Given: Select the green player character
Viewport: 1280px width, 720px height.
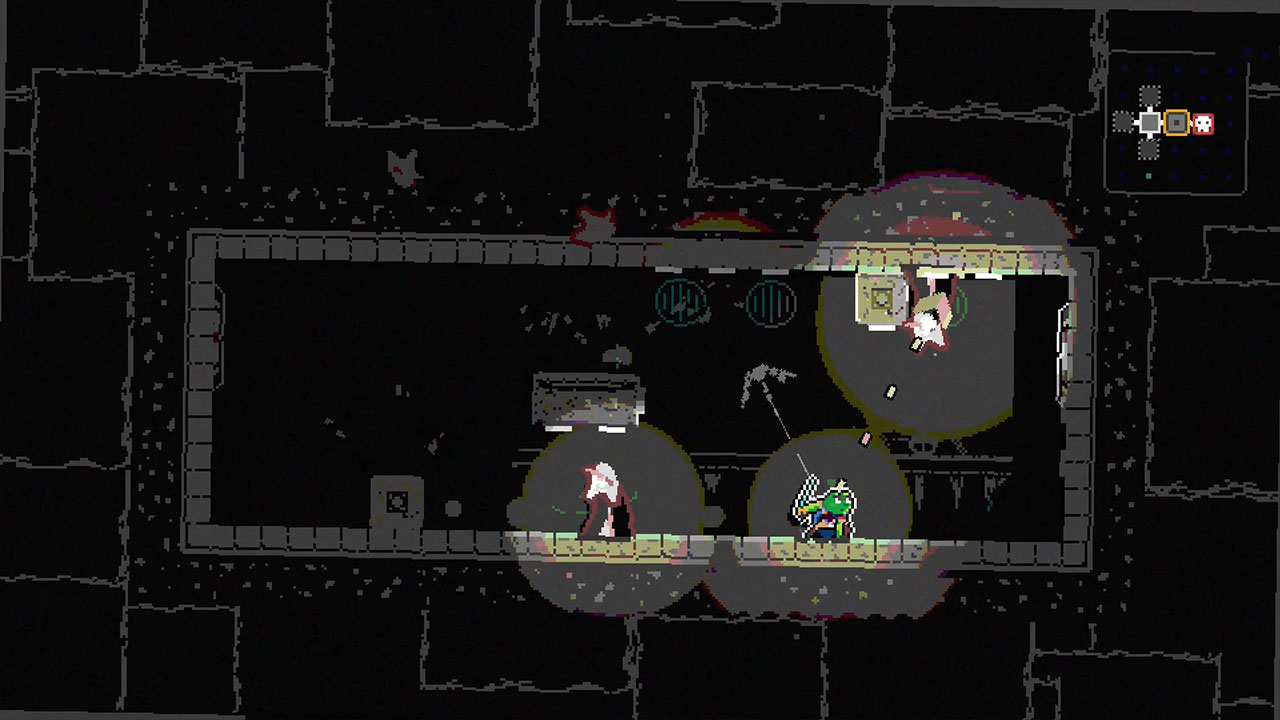Looking at the screenshot, I should click(x=835, y=510).
